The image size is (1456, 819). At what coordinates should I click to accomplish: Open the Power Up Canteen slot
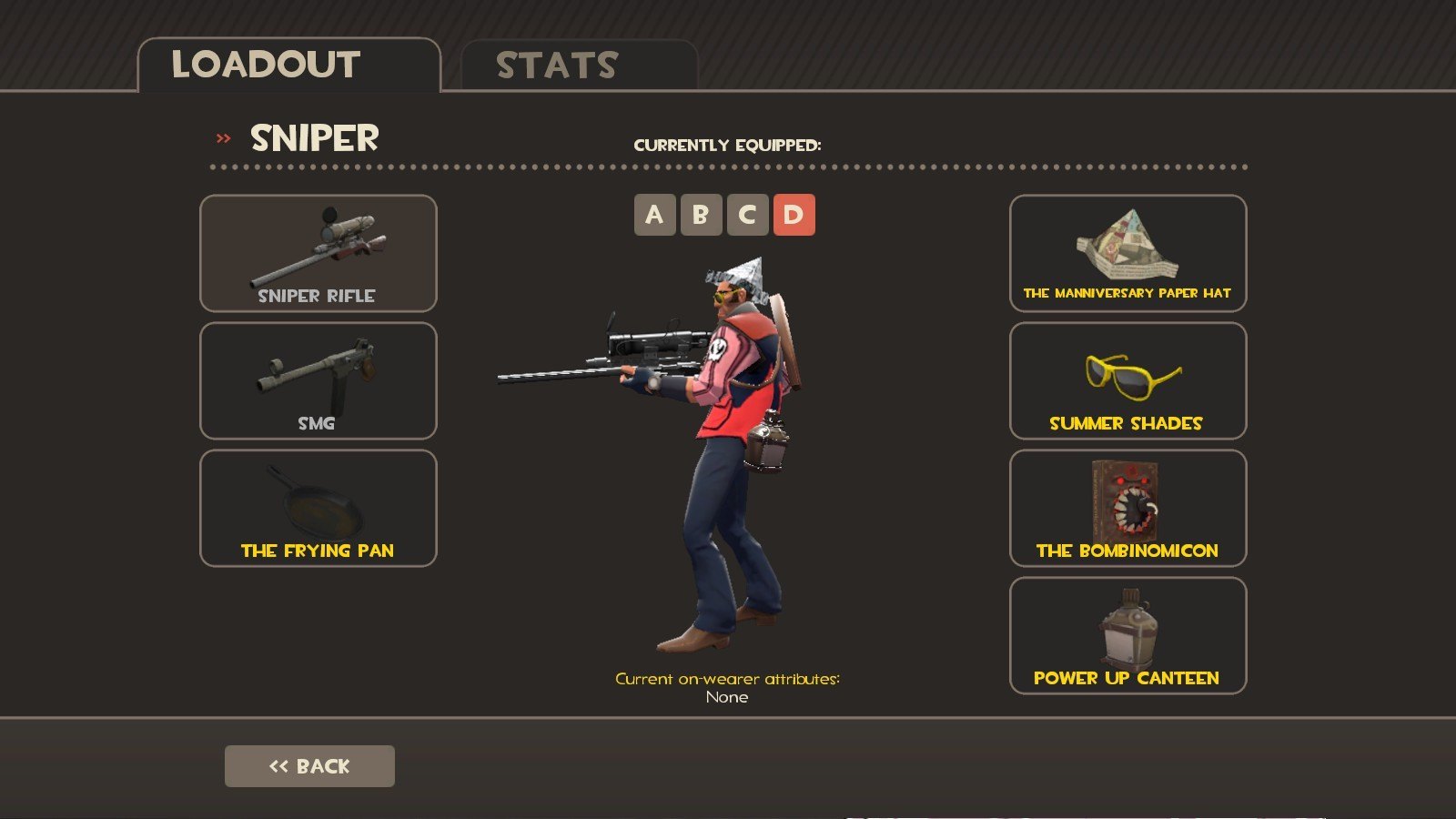point(1127,636)
